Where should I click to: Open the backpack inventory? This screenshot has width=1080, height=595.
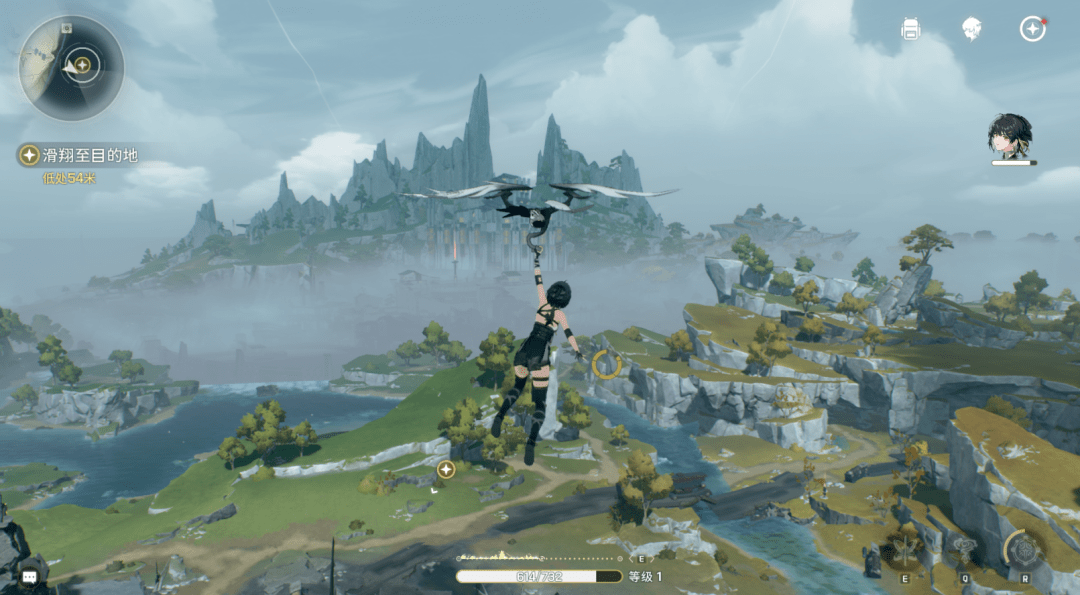point(910,29)
